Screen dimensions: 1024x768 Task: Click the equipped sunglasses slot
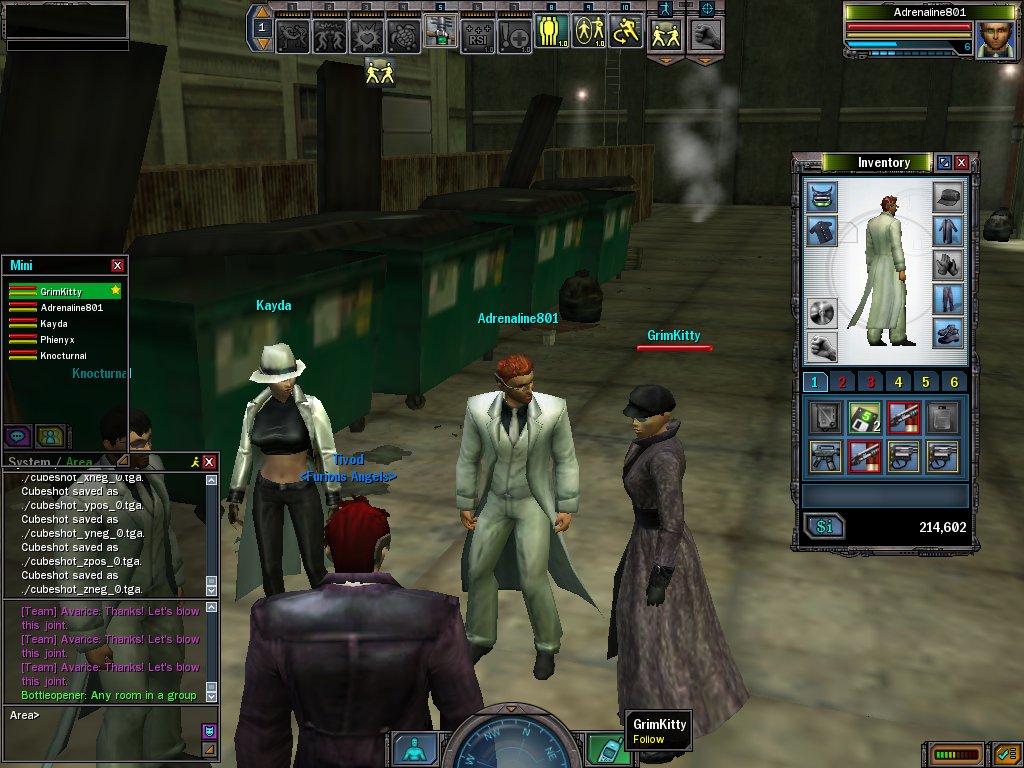(822, 197)
